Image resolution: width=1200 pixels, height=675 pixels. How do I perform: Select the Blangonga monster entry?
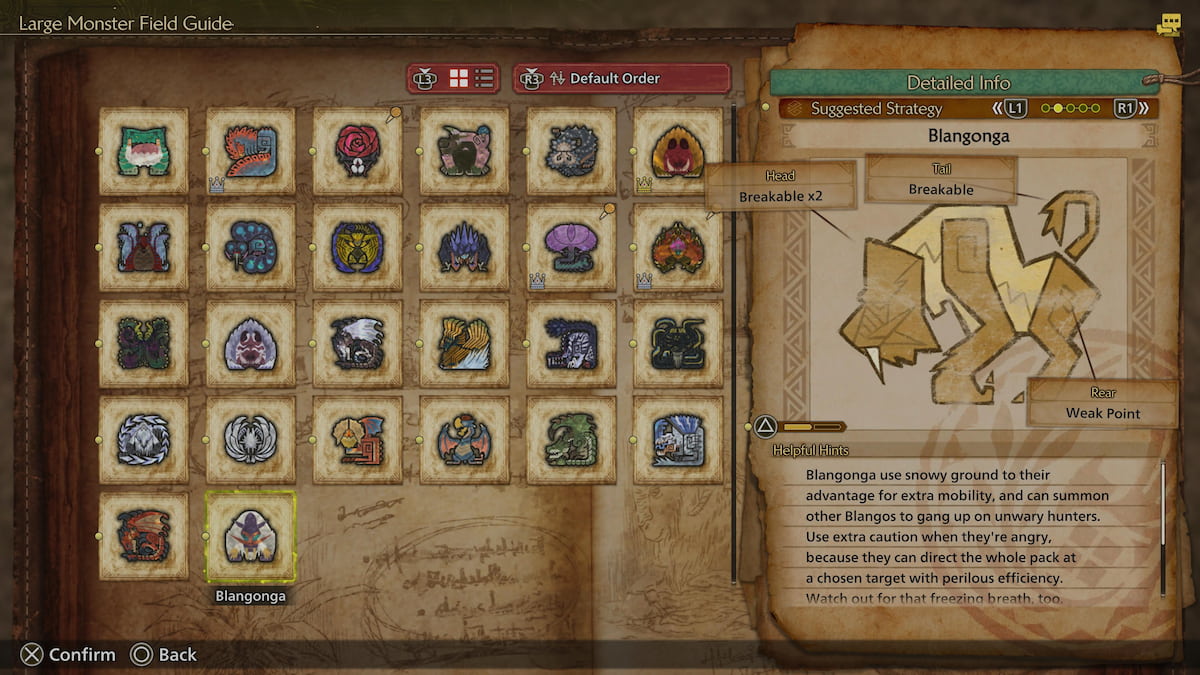click(x=250, y=537)
